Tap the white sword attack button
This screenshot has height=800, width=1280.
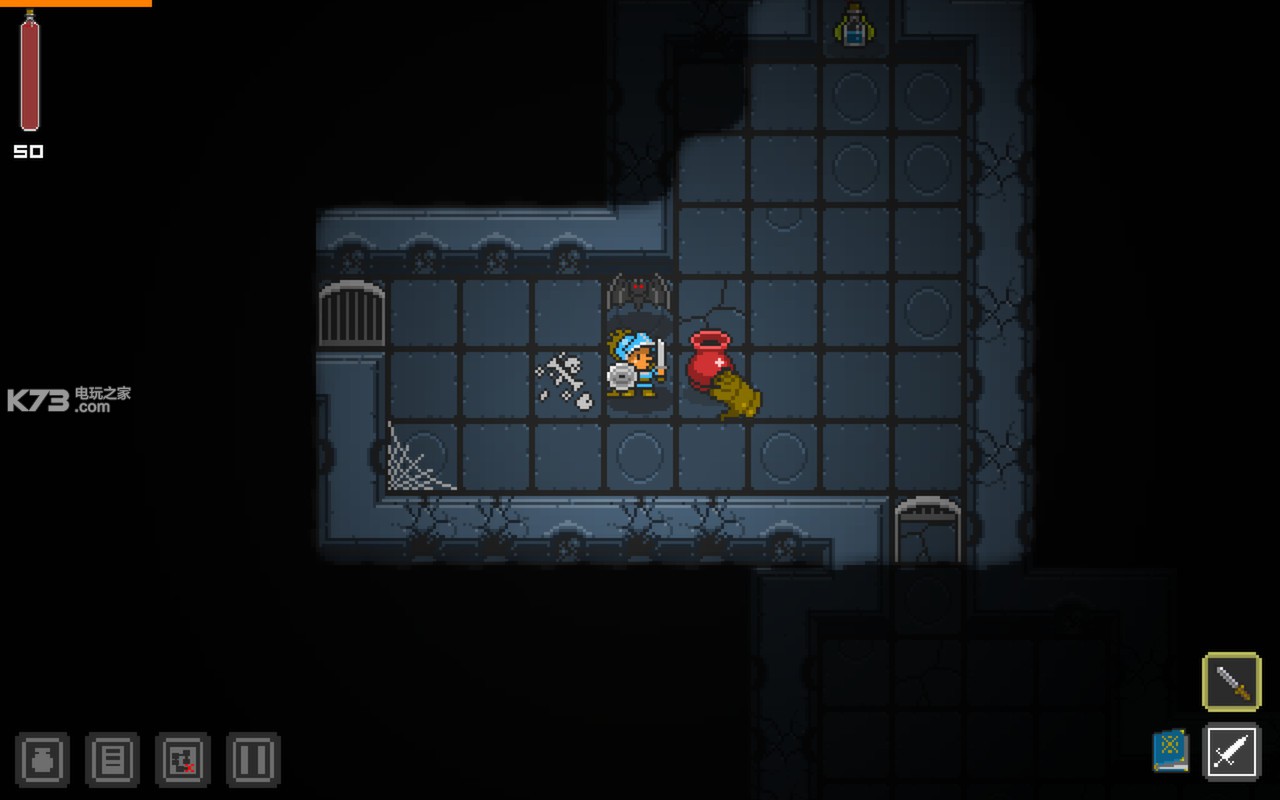1231,751
